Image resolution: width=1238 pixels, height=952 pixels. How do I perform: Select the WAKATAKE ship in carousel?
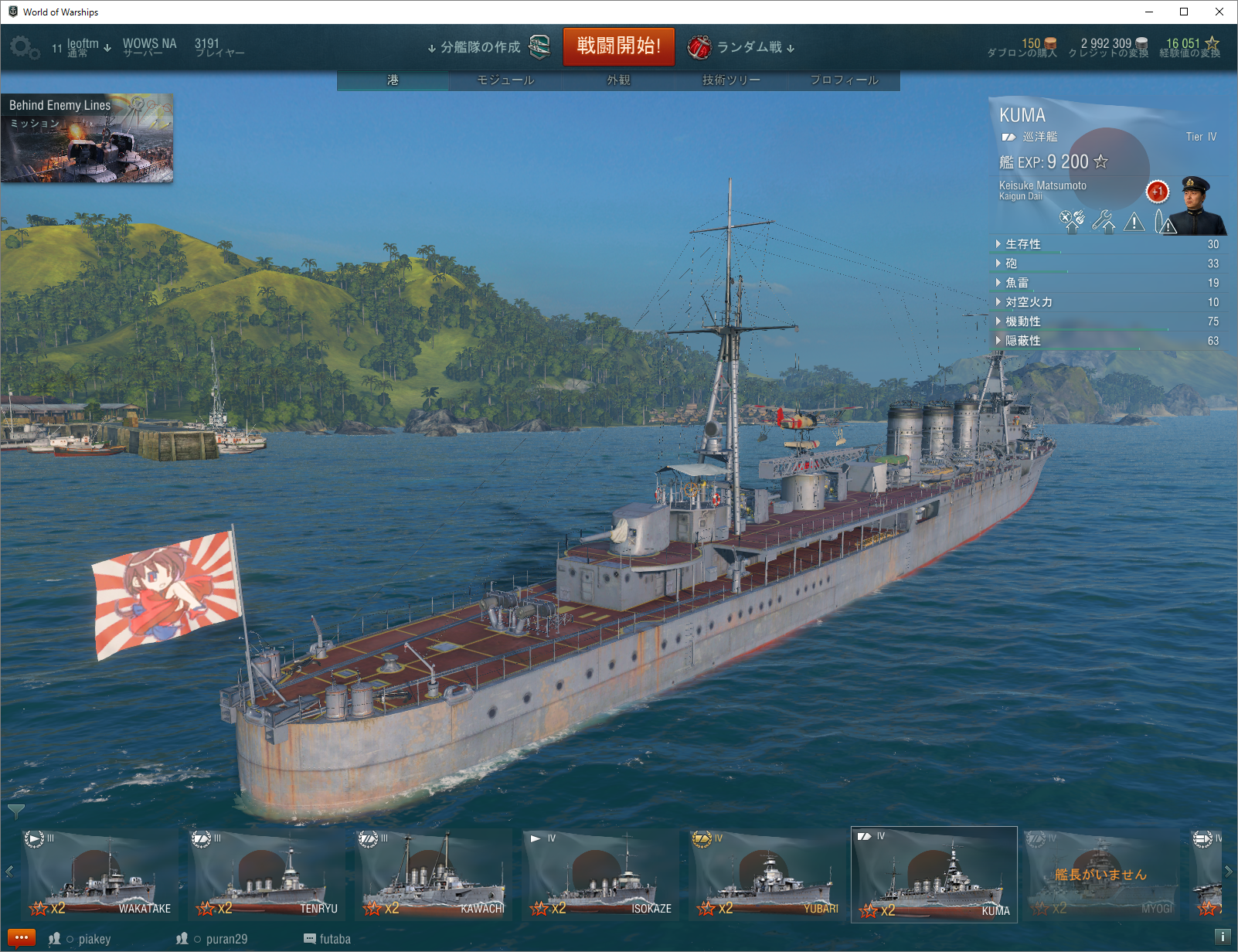100,875
